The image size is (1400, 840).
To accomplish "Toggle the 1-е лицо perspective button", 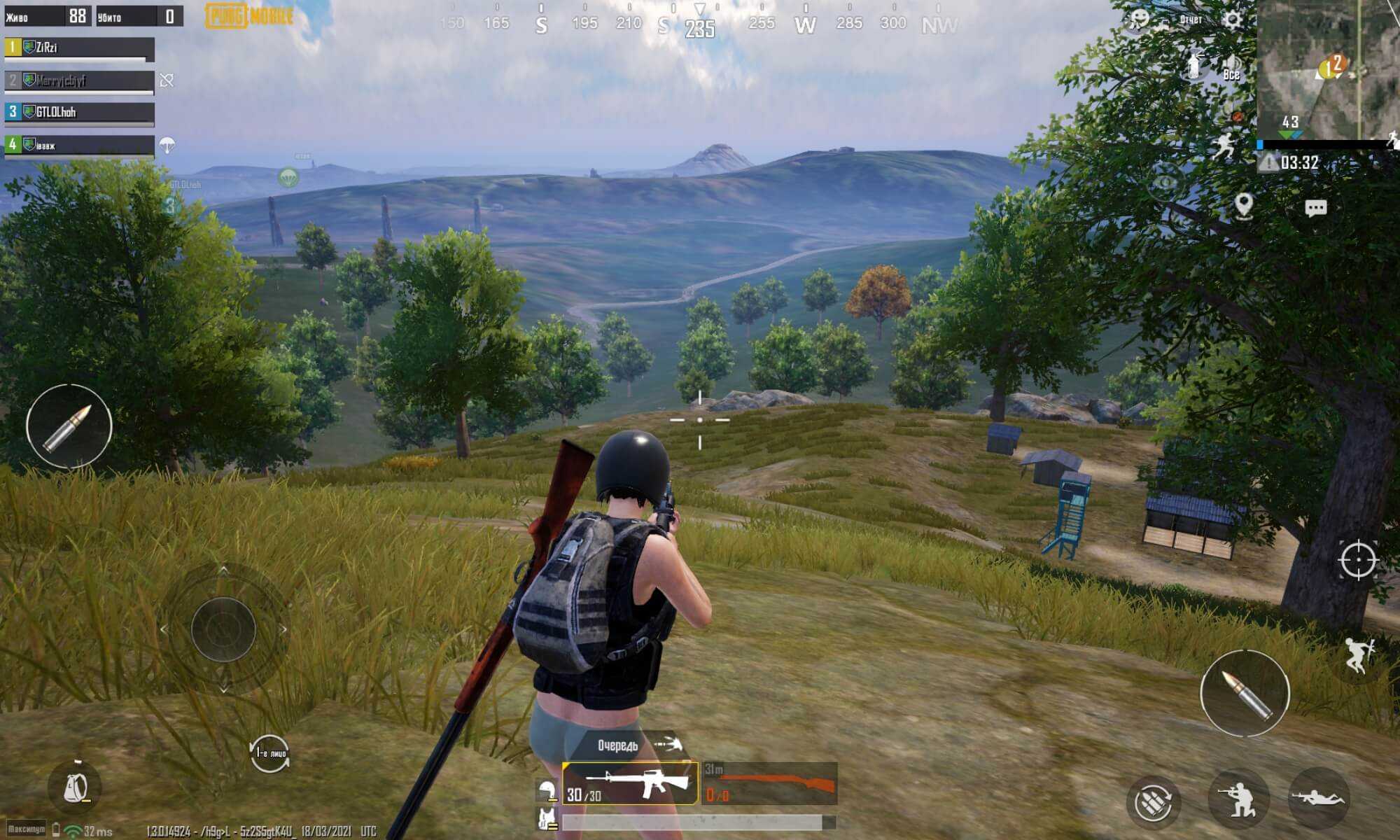I will (x=269, y=753).
